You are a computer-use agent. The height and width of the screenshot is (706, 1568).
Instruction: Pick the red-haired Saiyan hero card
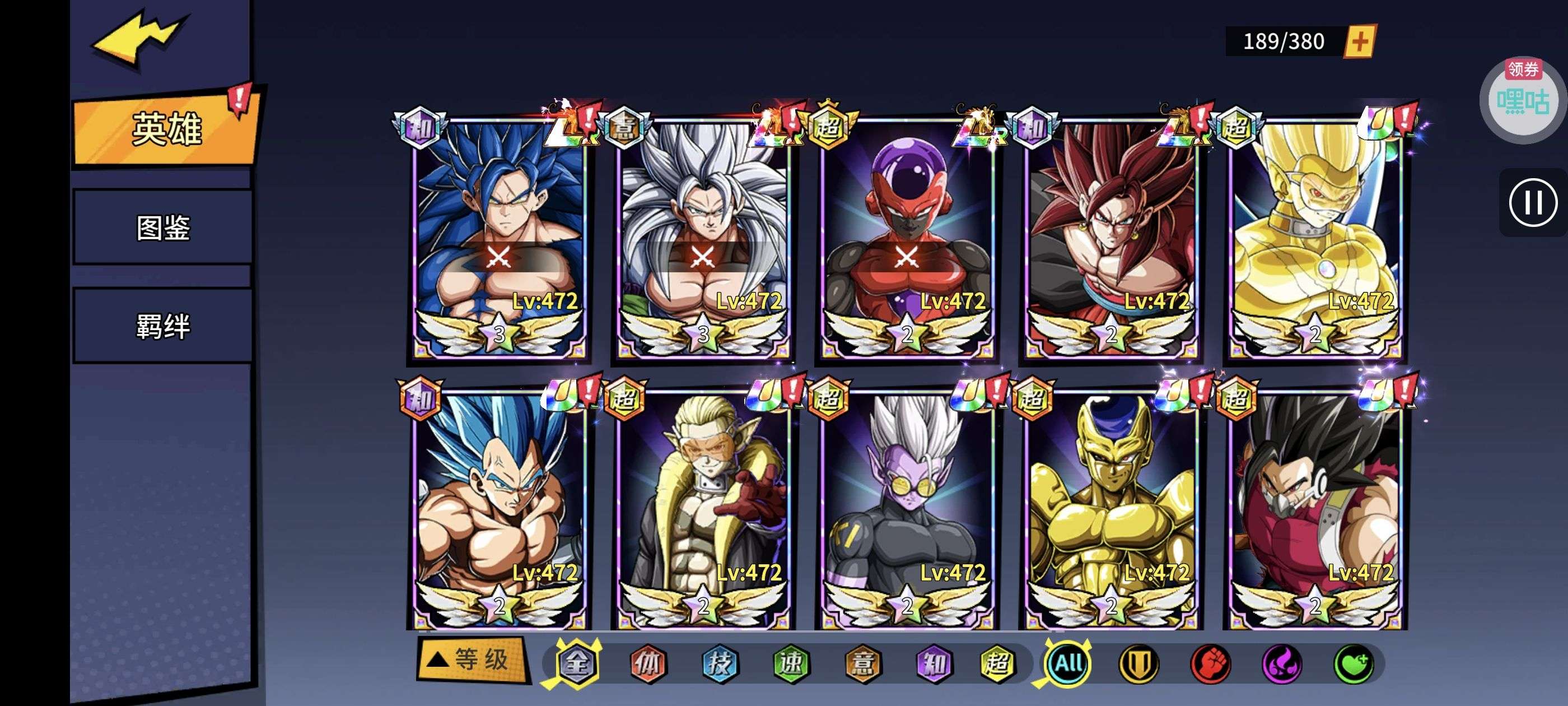tap(1110, 238)
